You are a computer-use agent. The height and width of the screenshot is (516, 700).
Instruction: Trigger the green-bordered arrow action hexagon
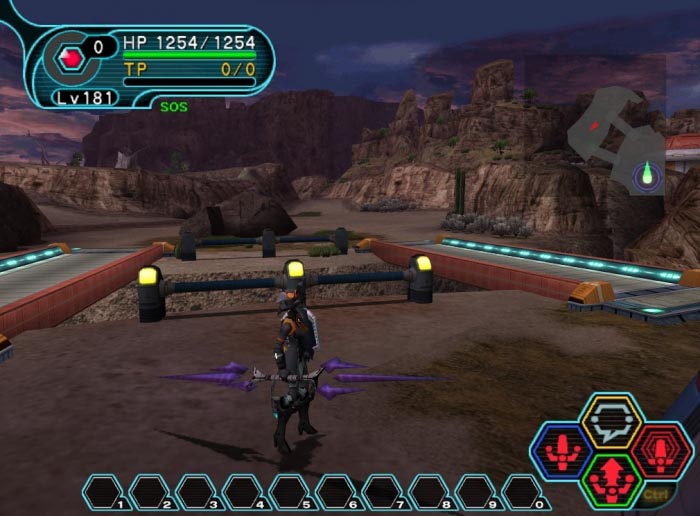610,481
